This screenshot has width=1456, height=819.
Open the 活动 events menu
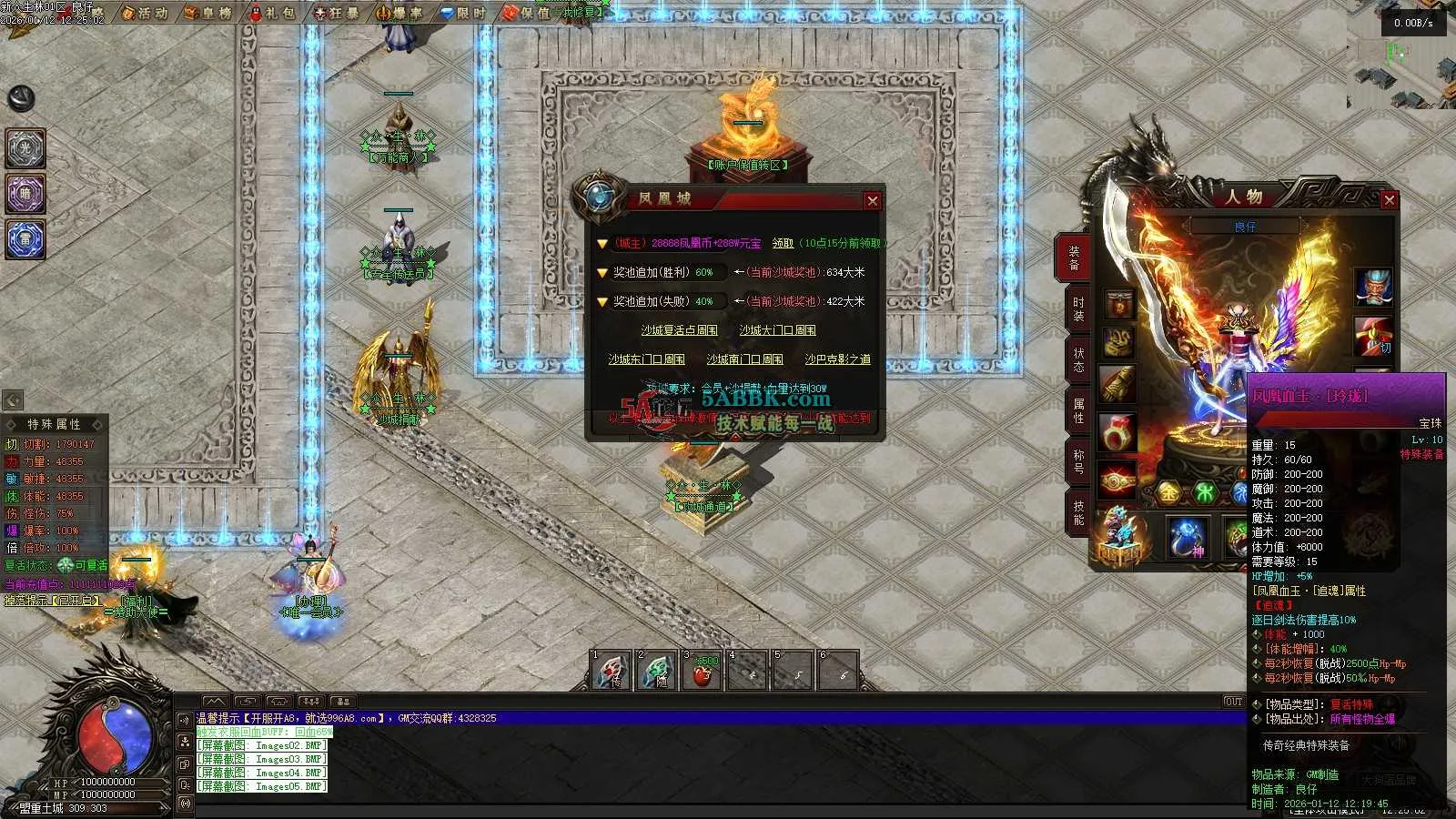[x=145, y=13]
